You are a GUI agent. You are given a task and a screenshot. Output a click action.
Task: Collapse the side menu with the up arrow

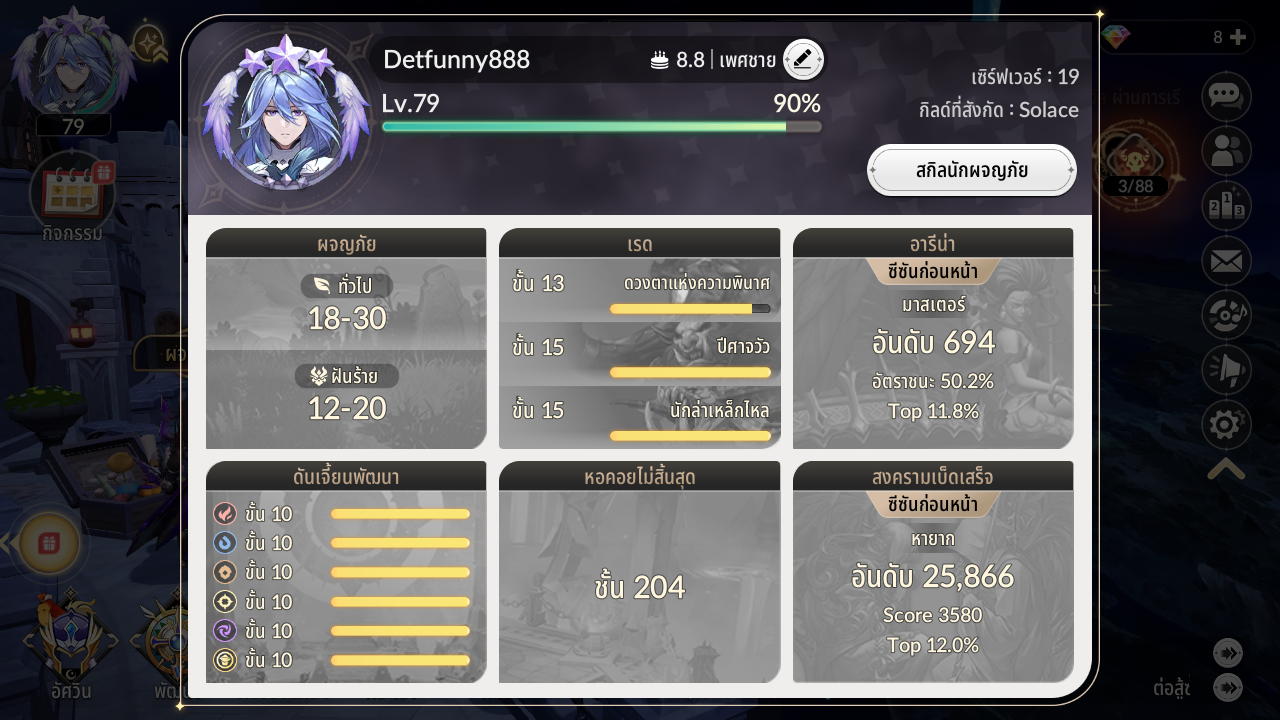(1226, 469)
